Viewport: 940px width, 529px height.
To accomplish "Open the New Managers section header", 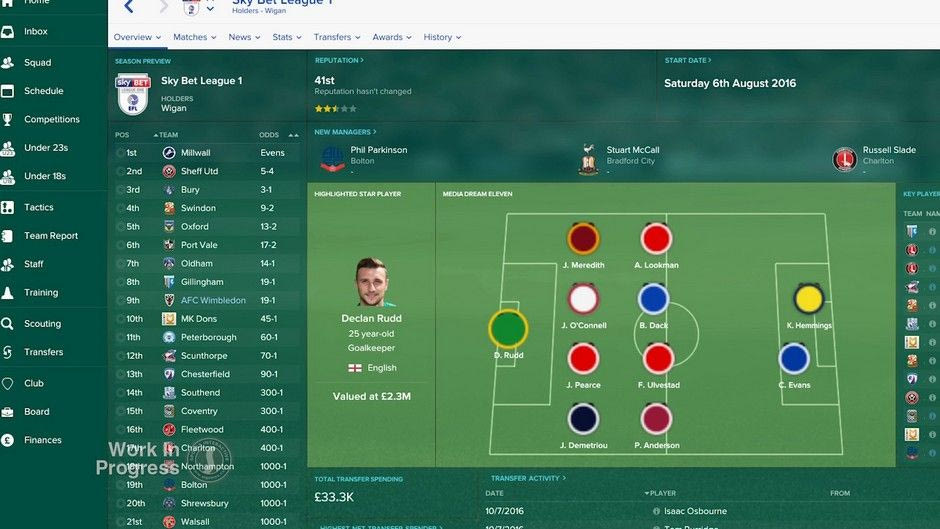I will coord(345,132).
